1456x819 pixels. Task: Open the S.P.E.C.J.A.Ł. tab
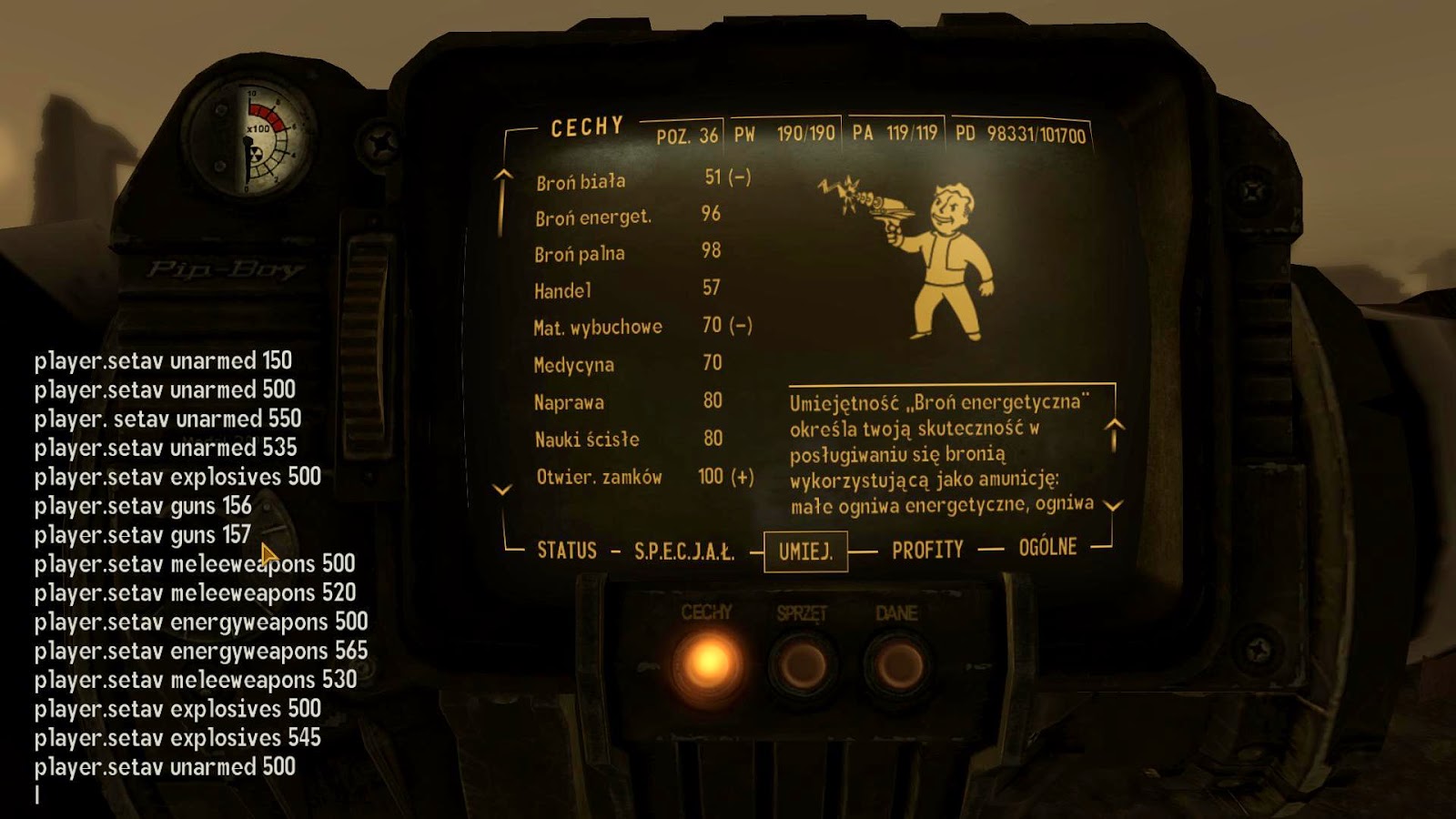684,548
